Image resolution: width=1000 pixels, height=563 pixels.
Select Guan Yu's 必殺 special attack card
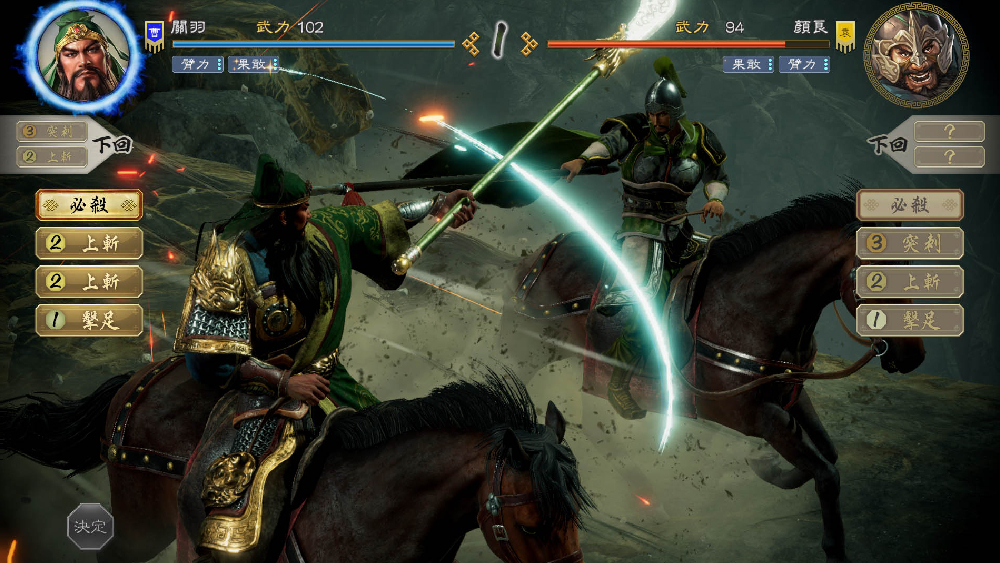tap(89, 205)
